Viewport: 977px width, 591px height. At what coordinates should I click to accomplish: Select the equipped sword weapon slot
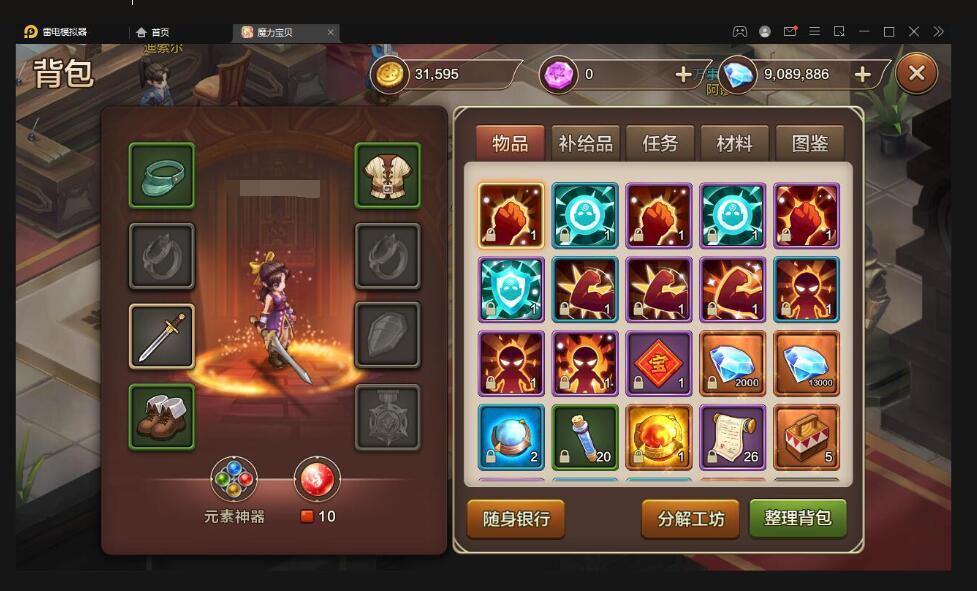click(162, 337)
